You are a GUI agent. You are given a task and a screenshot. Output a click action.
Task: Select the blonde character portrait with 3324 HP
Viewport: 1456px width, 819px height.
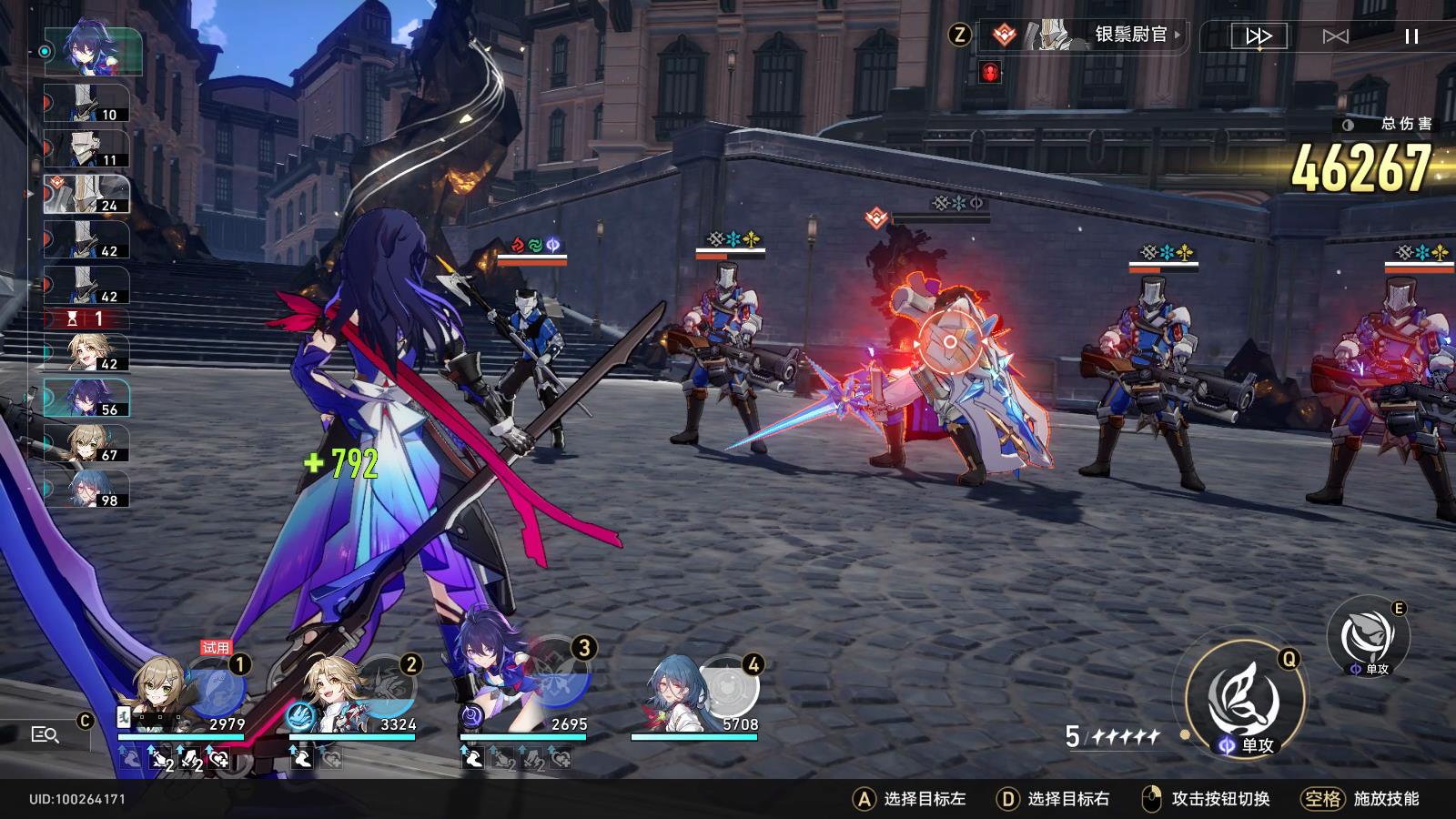click(x=337, y=692)
